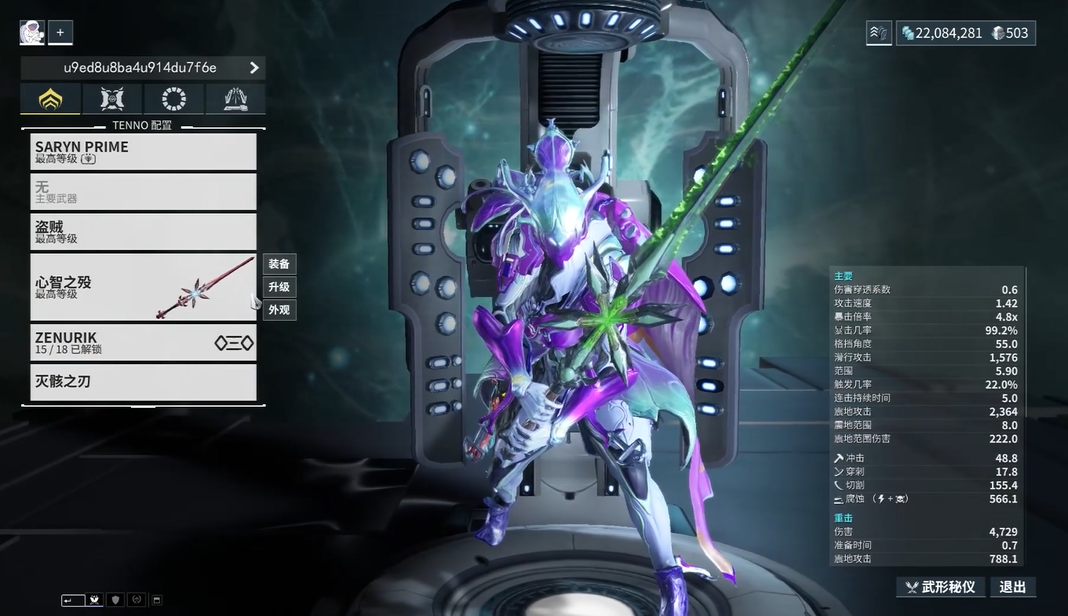The height and width of the screenshot is (616, 1068).
Task: Switch to the dotted ring tab
Action: click(x=174, y=99)
